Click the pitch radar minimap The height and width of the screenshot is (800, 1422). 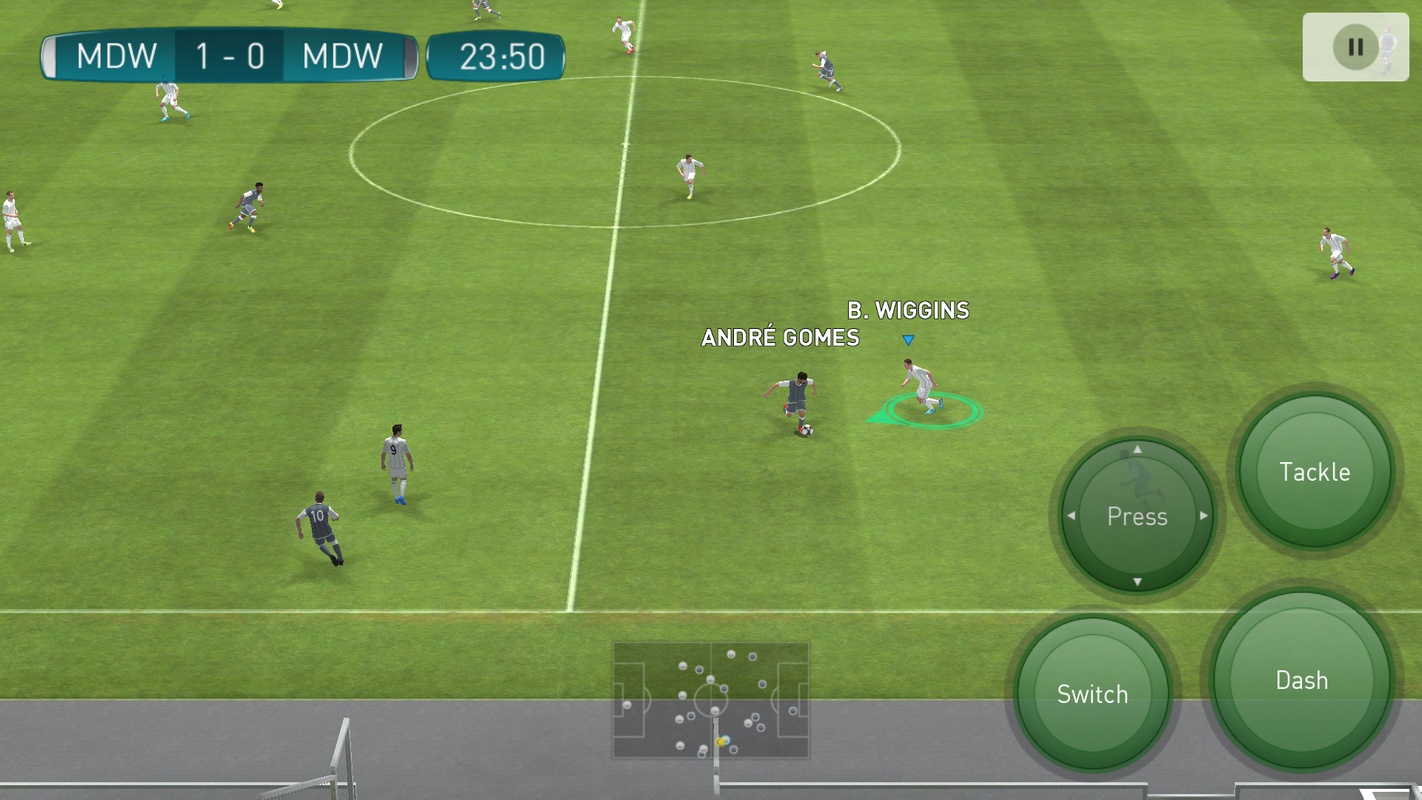(x=711, y=700)
